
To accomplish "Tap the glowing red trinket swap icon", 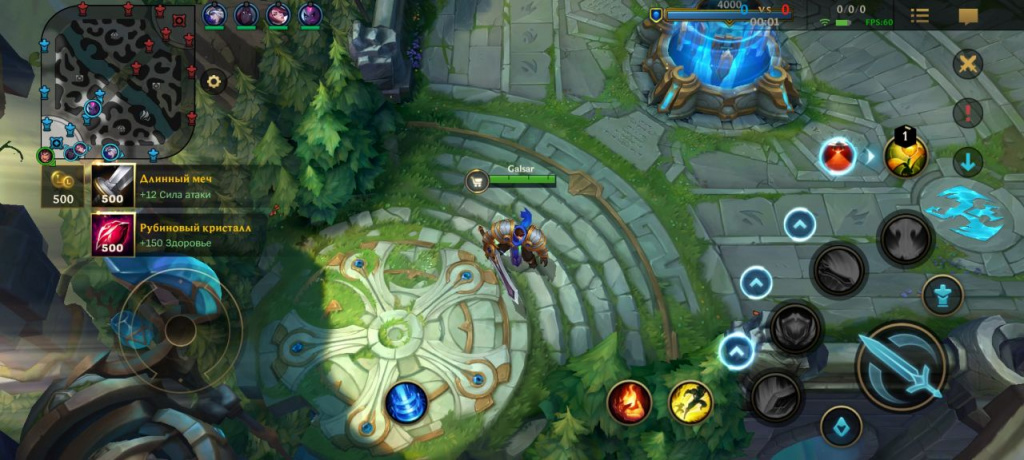I will pyautogui.click(x=837, y=157).
